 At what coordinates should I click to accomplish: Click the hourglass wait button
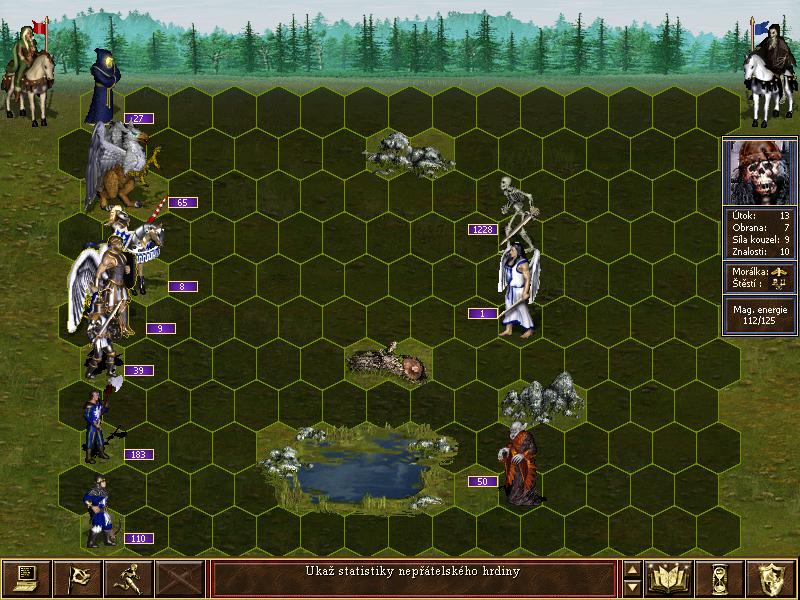[x=720, y=577]
